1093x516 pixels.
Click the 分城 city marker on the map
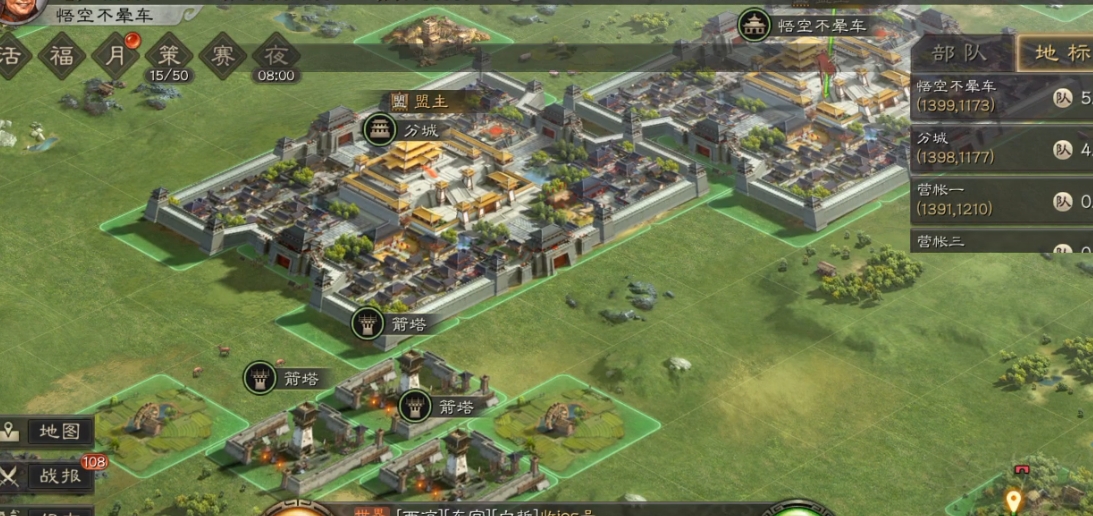pyautogui.click(x=380, y=130)
